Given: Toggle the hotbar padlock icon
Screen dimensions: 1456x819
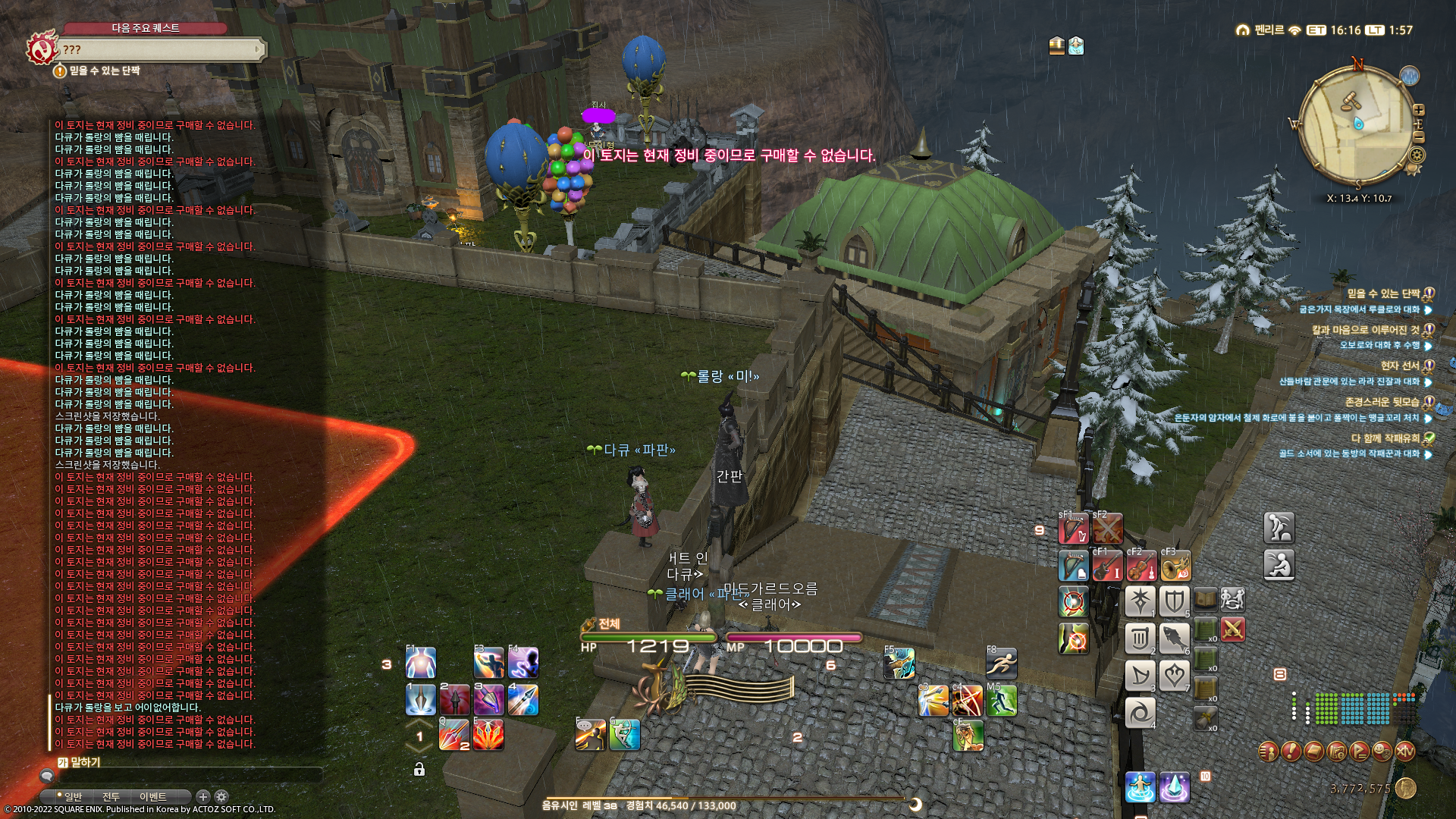Looking at the screenshot, I should point(419,770).
